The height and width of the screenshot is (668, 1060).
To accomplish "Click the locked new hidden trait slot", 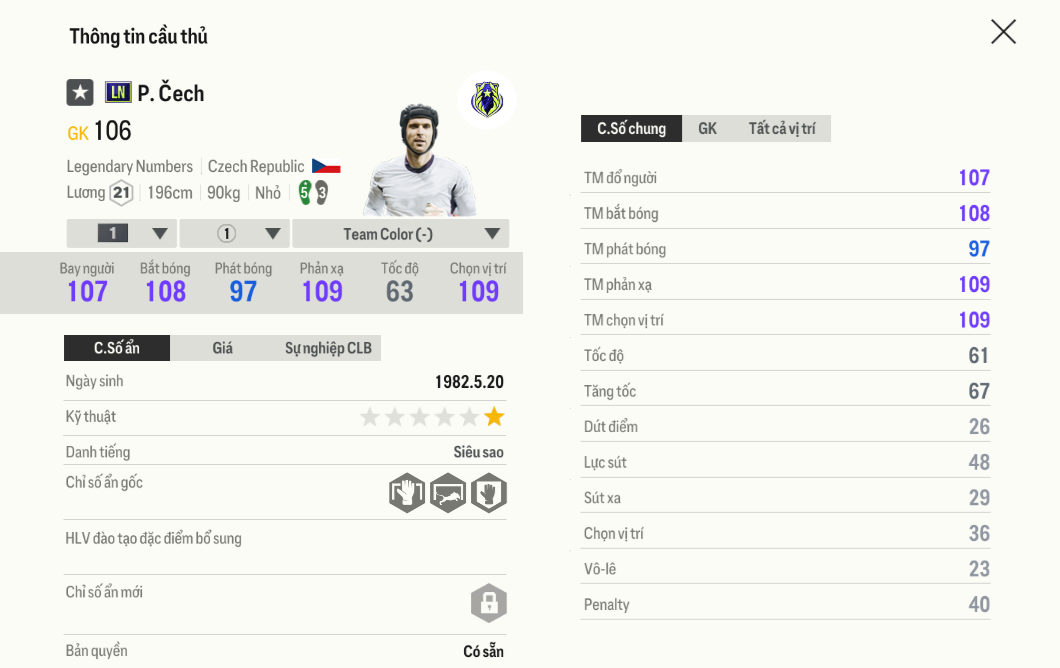I will (489, 603).
